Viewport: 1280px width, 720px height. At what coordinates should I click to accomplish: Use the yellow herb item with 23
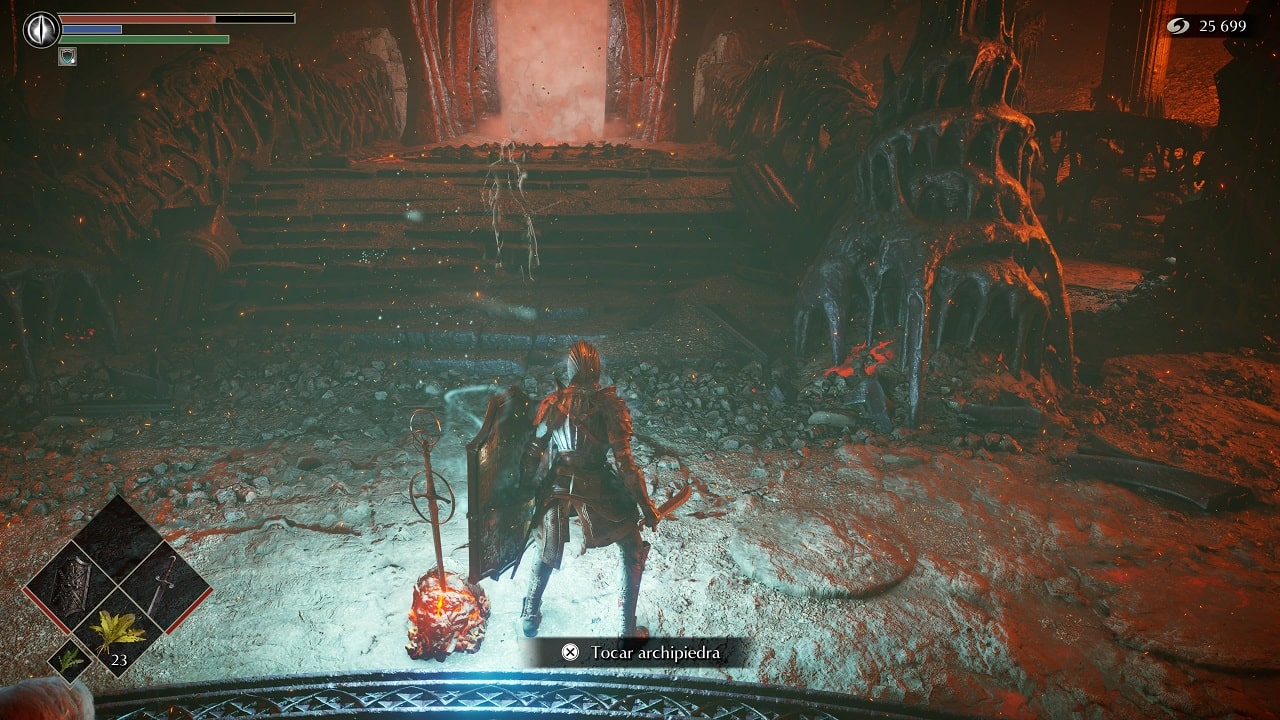(118, 633)
